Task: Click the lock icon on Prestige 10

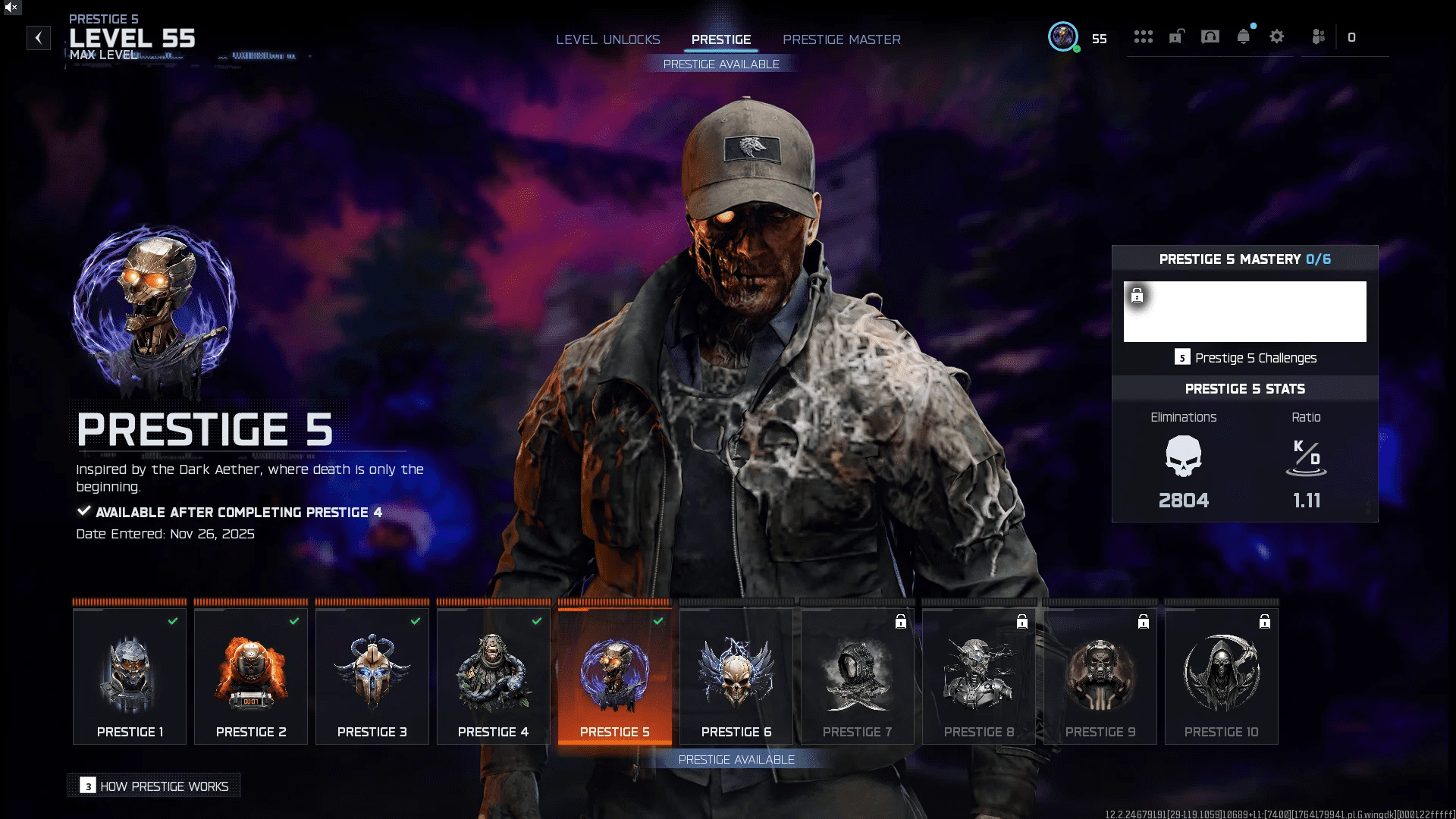Action: pos(1265,621)
